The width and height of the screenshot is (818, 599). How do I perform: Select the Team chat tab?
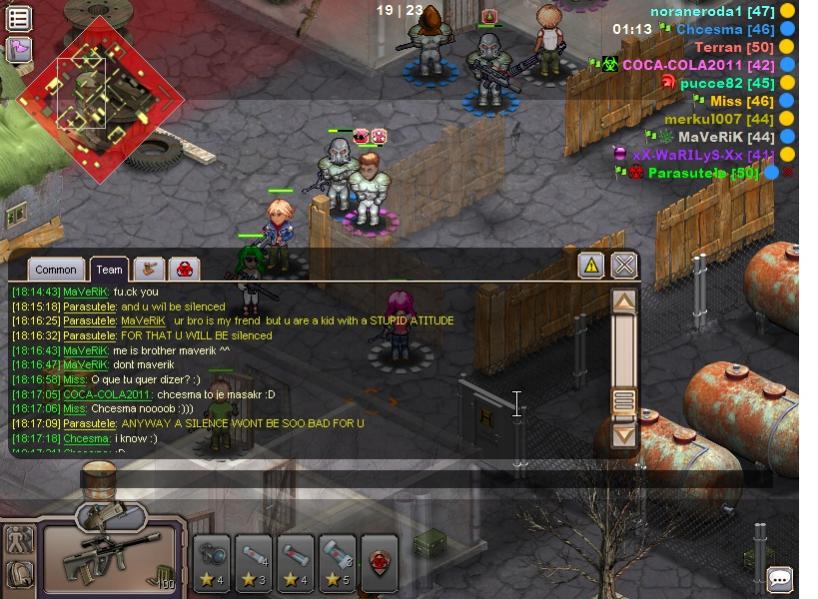point(109,269)
